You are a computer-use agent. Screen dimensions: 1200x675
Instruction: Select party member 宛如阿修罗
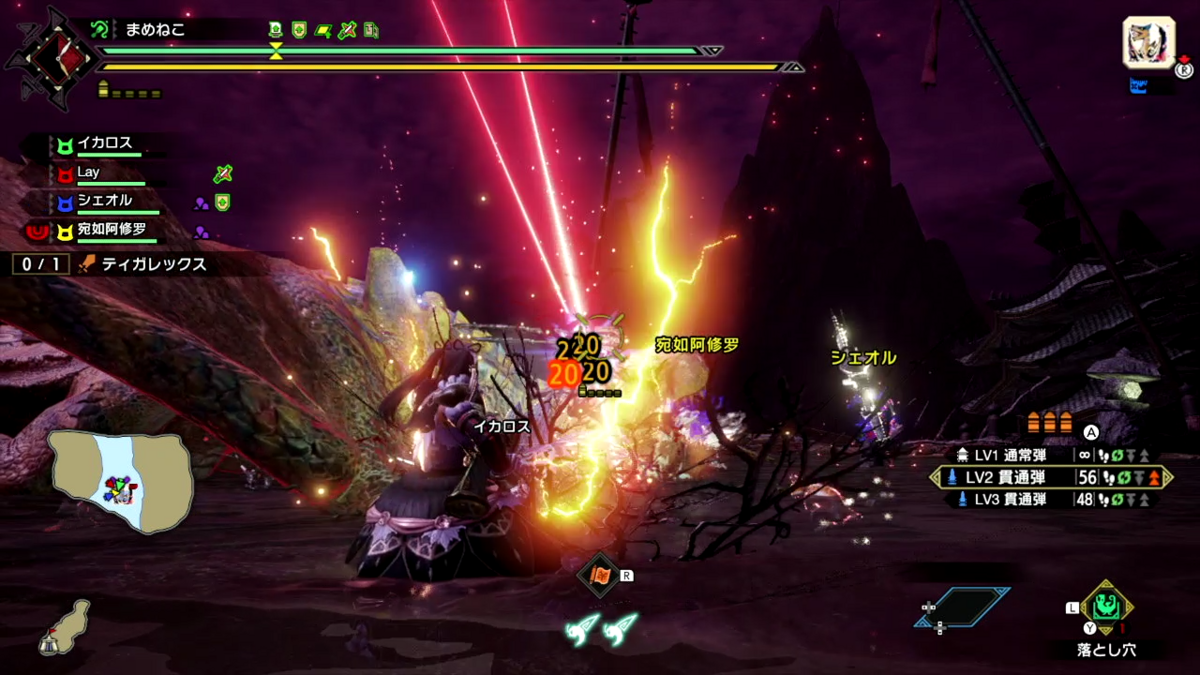click(110, 230)
